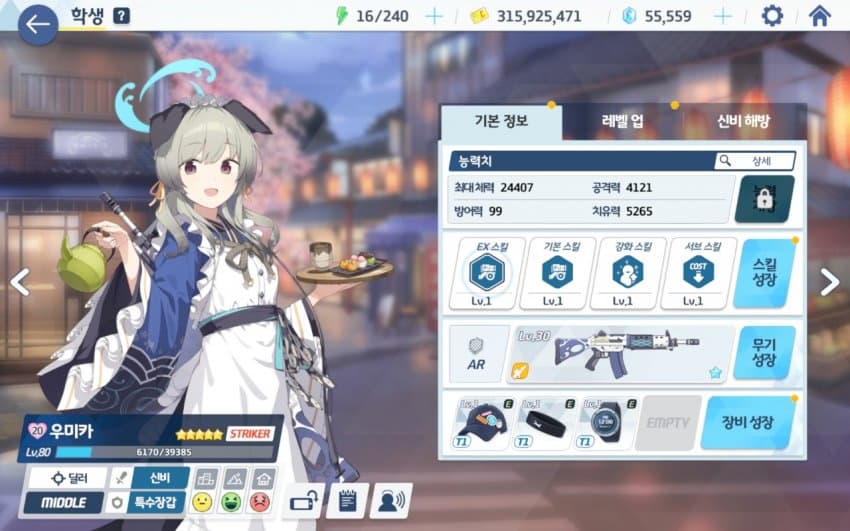This screenshot has height=531, width=850.
Task: Open the settings gear icon
Action: click(x=772, y=16)
